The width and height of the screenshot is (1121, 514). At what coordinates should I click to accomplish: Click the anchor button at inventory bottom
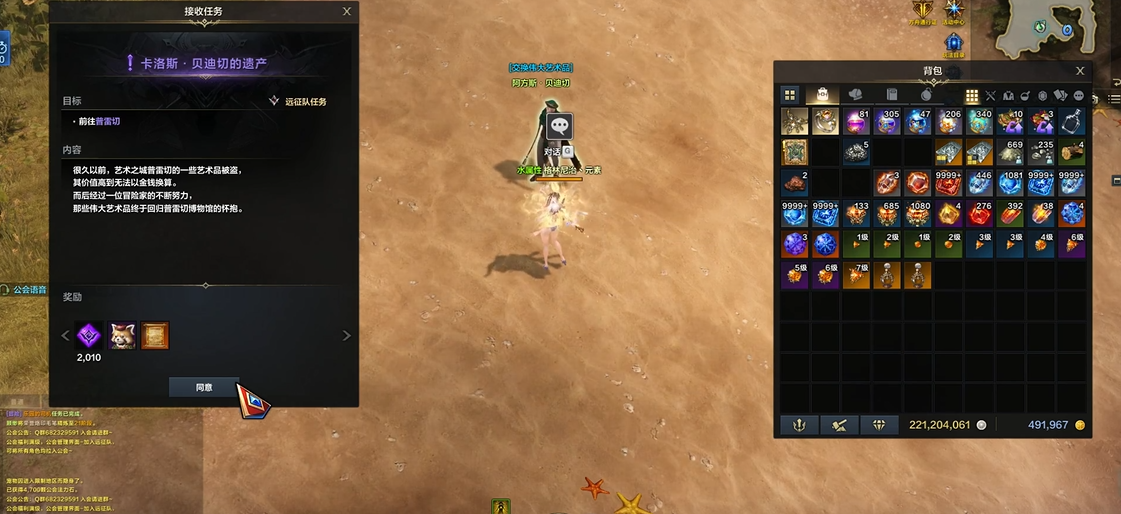(798, 425)
